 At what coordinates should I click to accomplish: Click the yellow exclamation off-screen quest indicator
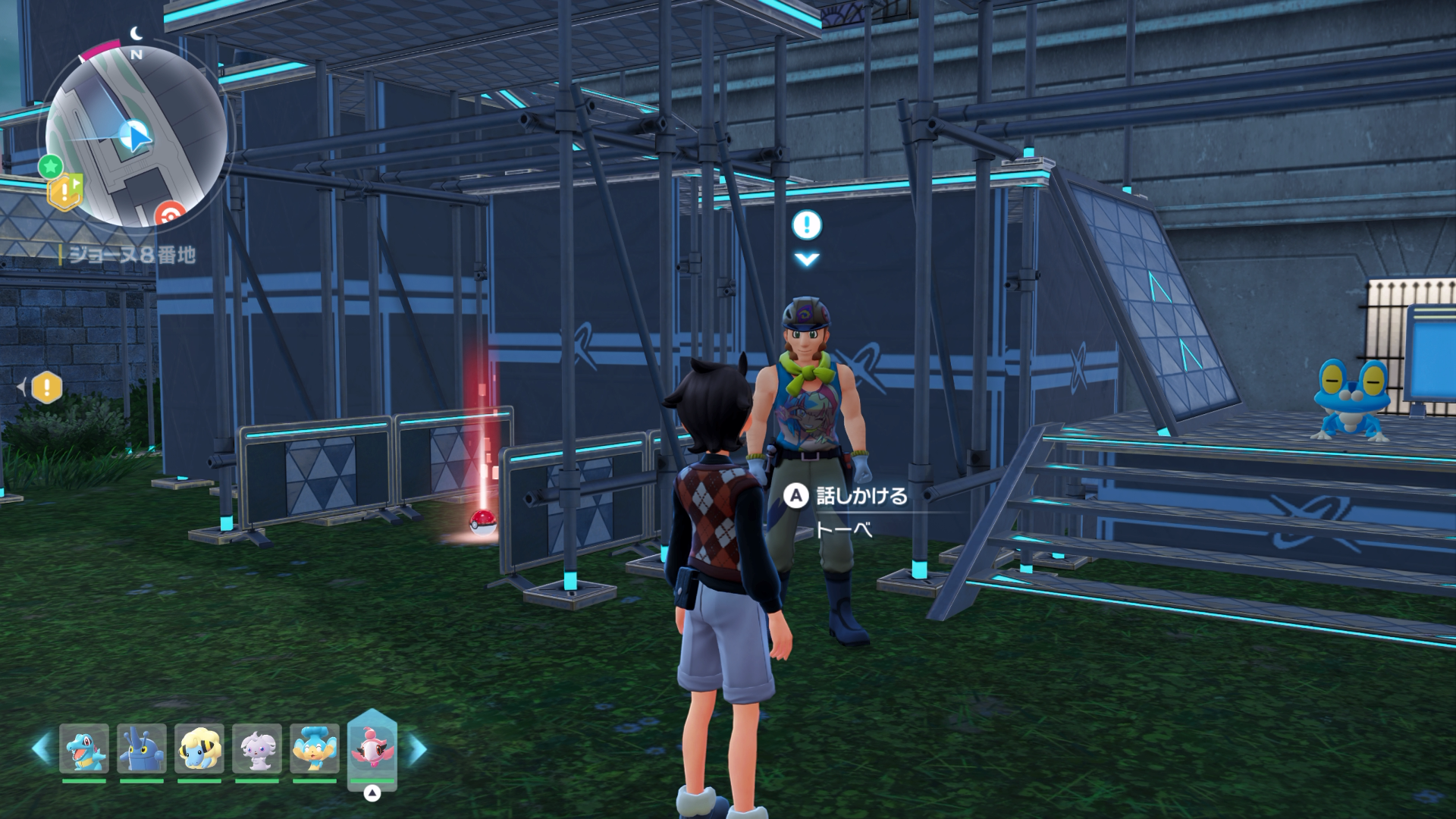(46, 388)
